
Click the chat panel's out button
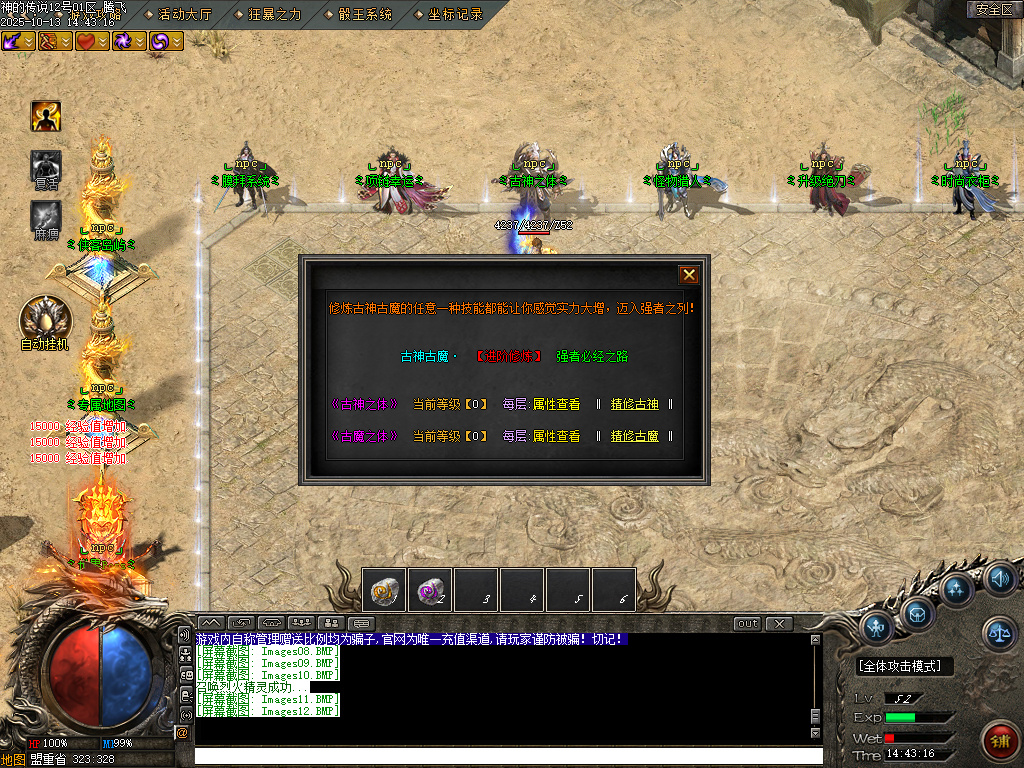(747, 624)
